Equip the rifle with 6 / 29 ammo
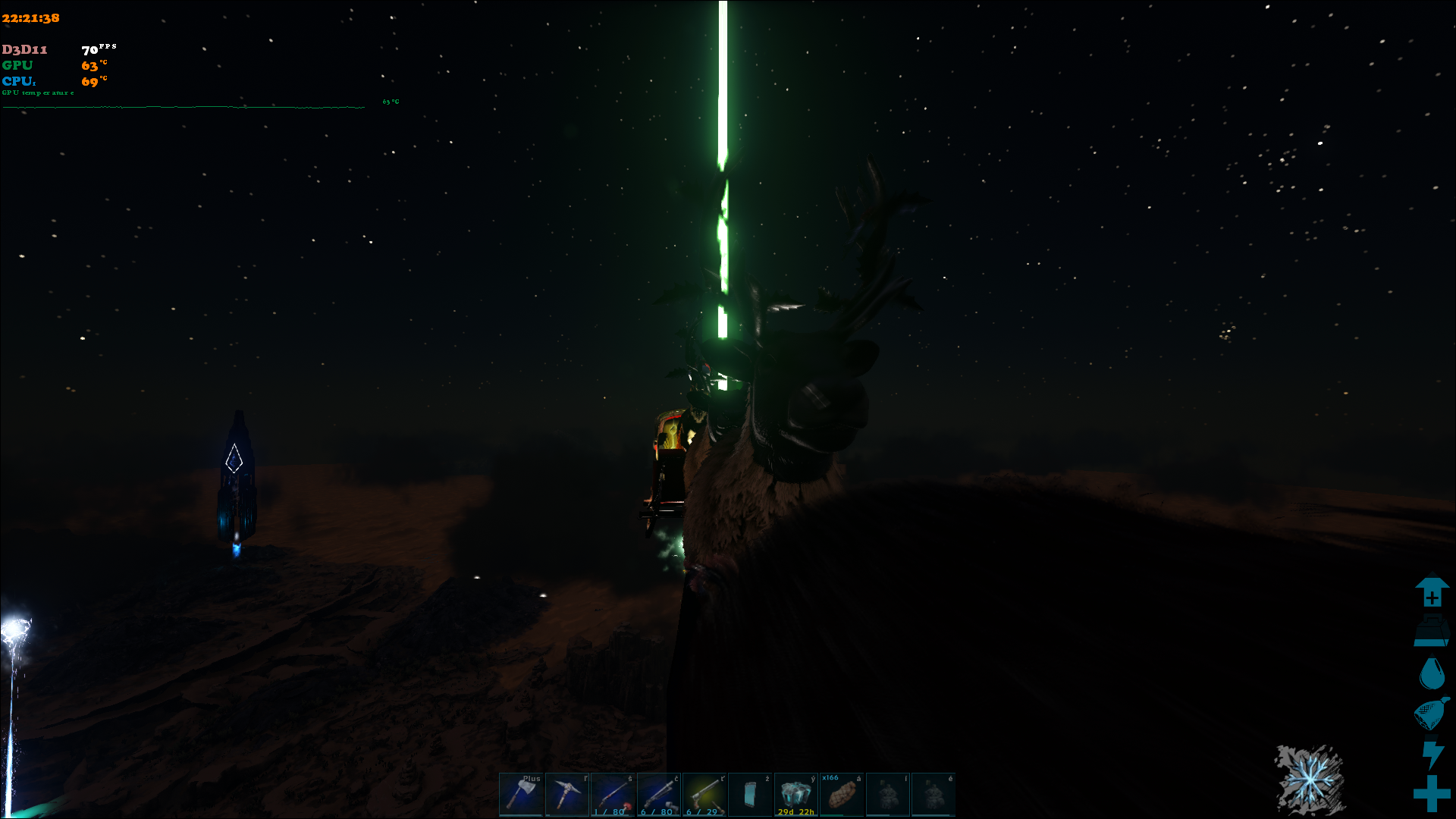This screenshot has height=819, width=1456. pos(704,794)
